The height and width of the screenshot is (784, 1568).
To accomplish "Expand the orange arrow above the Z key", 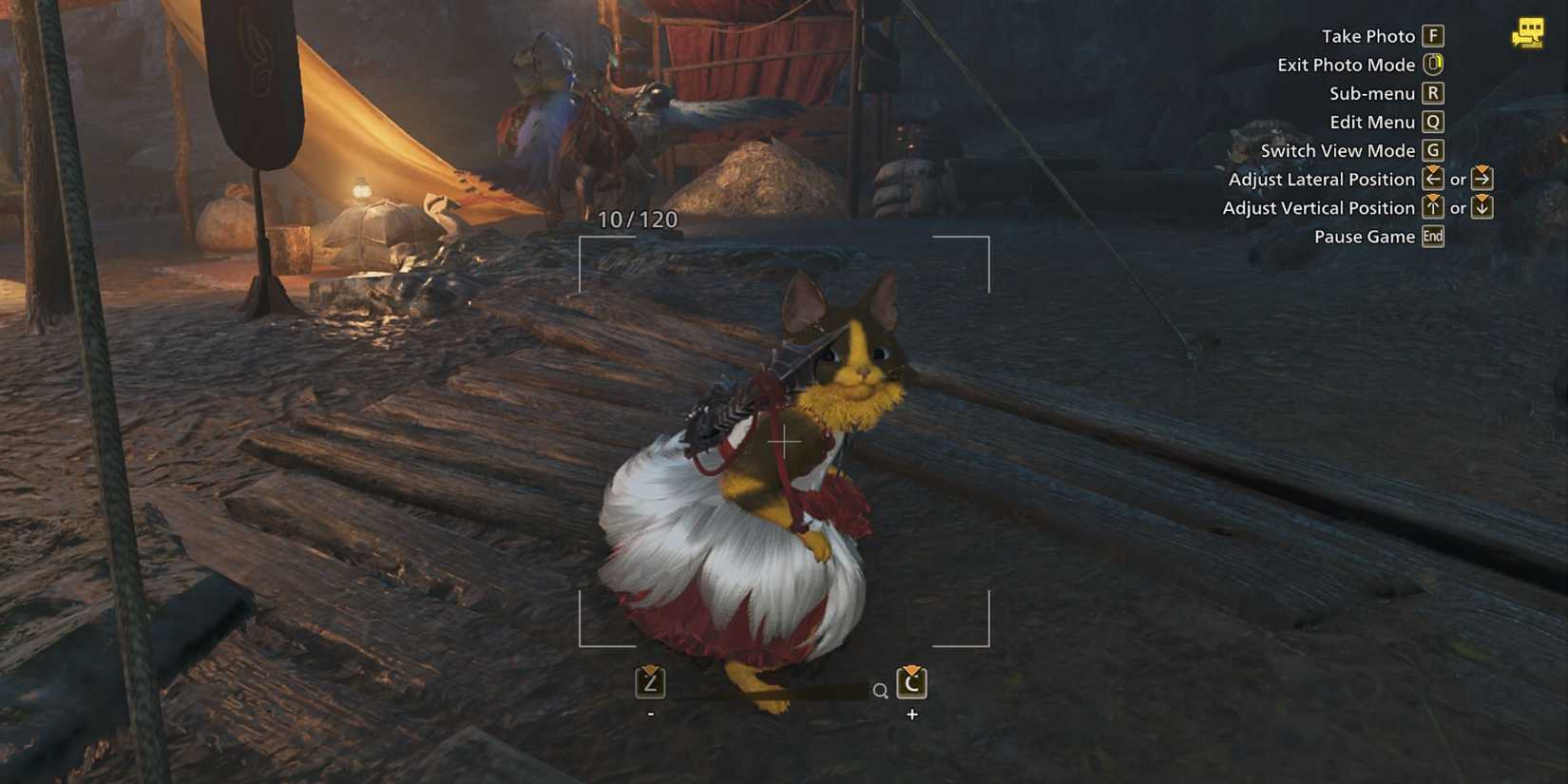I will [x=649, y=667].
